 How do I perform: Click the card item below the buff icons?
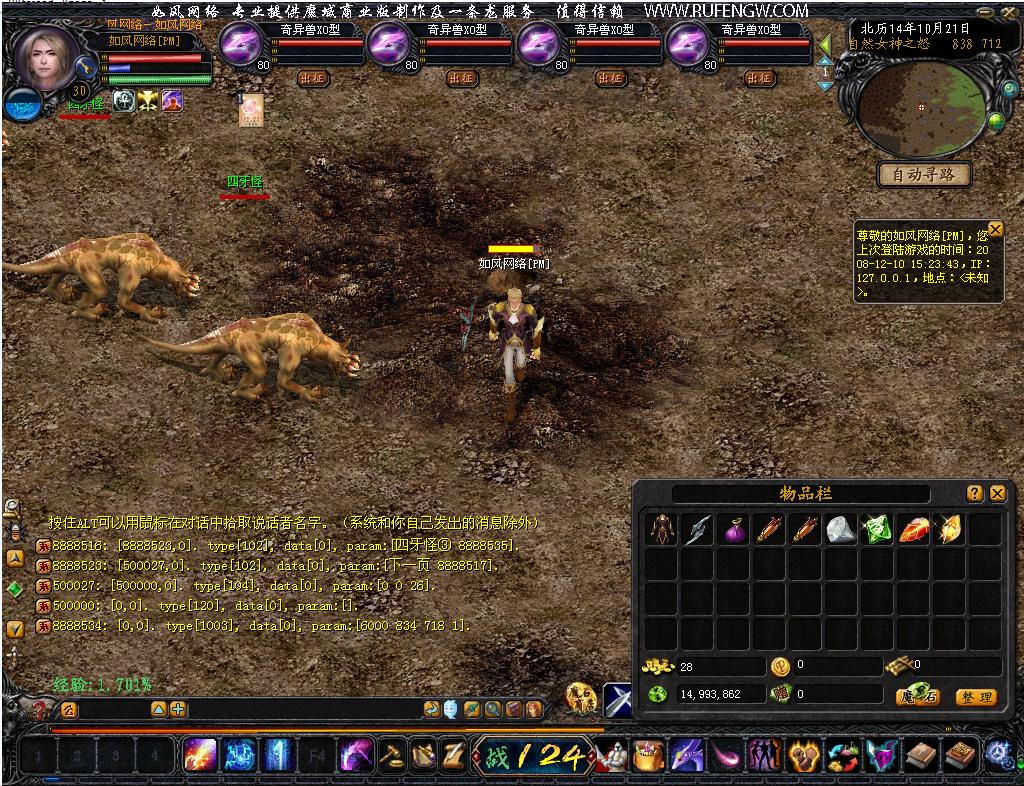(251, 111)
